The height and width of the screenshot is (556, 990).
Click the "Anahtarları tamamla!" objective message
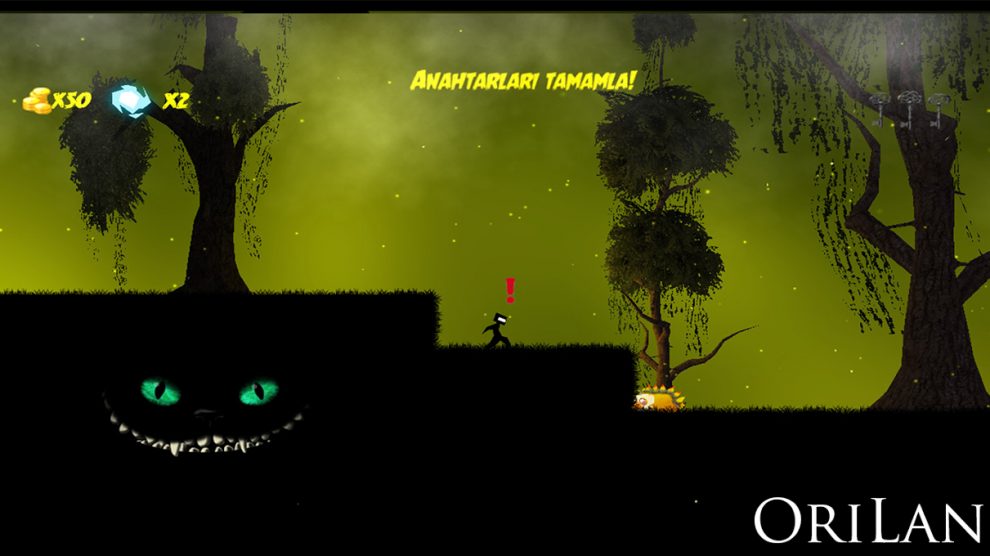point(522,81)
